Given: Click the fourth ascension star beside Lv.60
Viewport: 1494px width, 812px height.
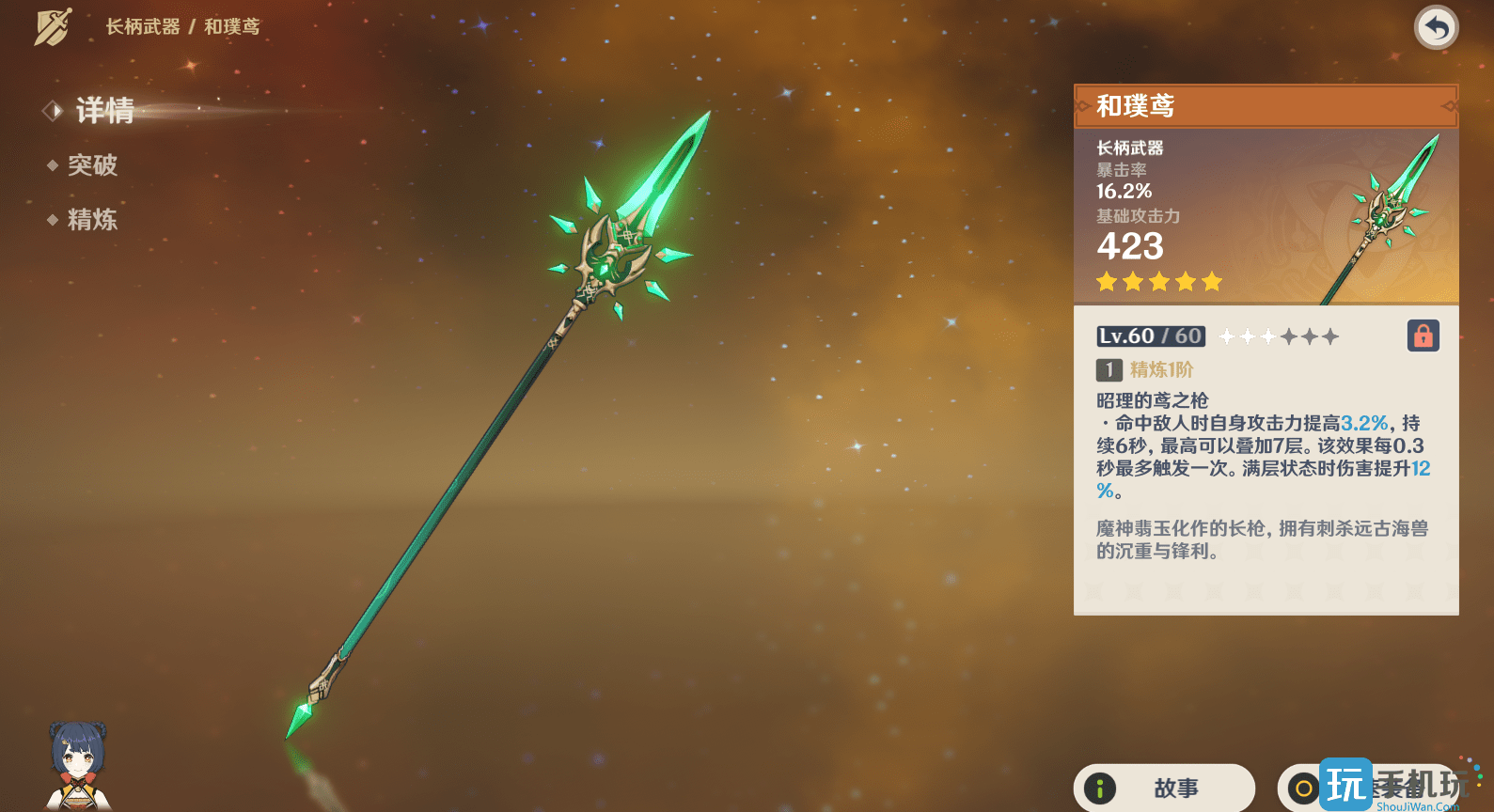Looking at the screenshot, I should 1287,336.
